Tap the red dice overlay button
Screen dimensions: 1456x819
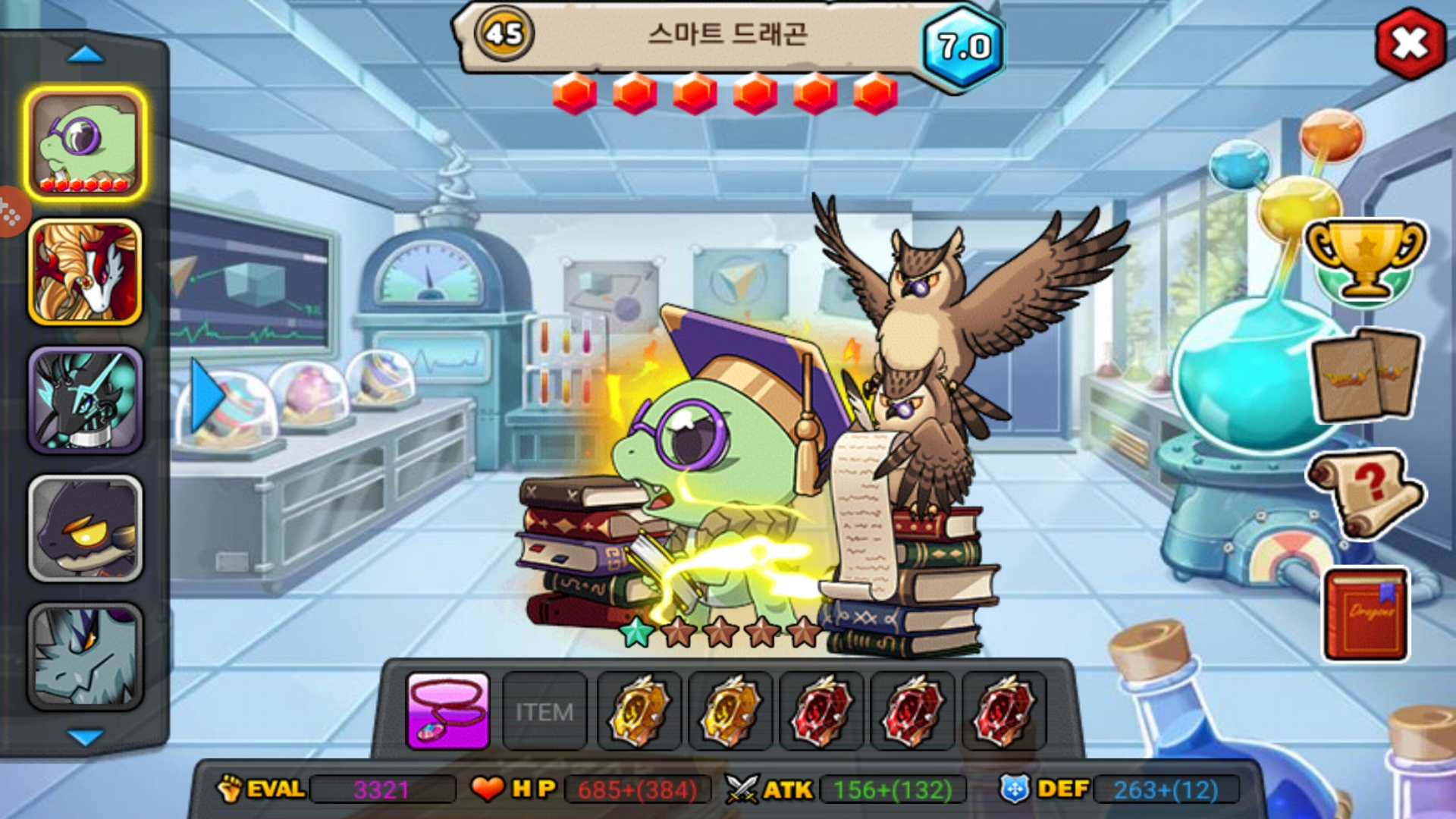coord(11,213)
